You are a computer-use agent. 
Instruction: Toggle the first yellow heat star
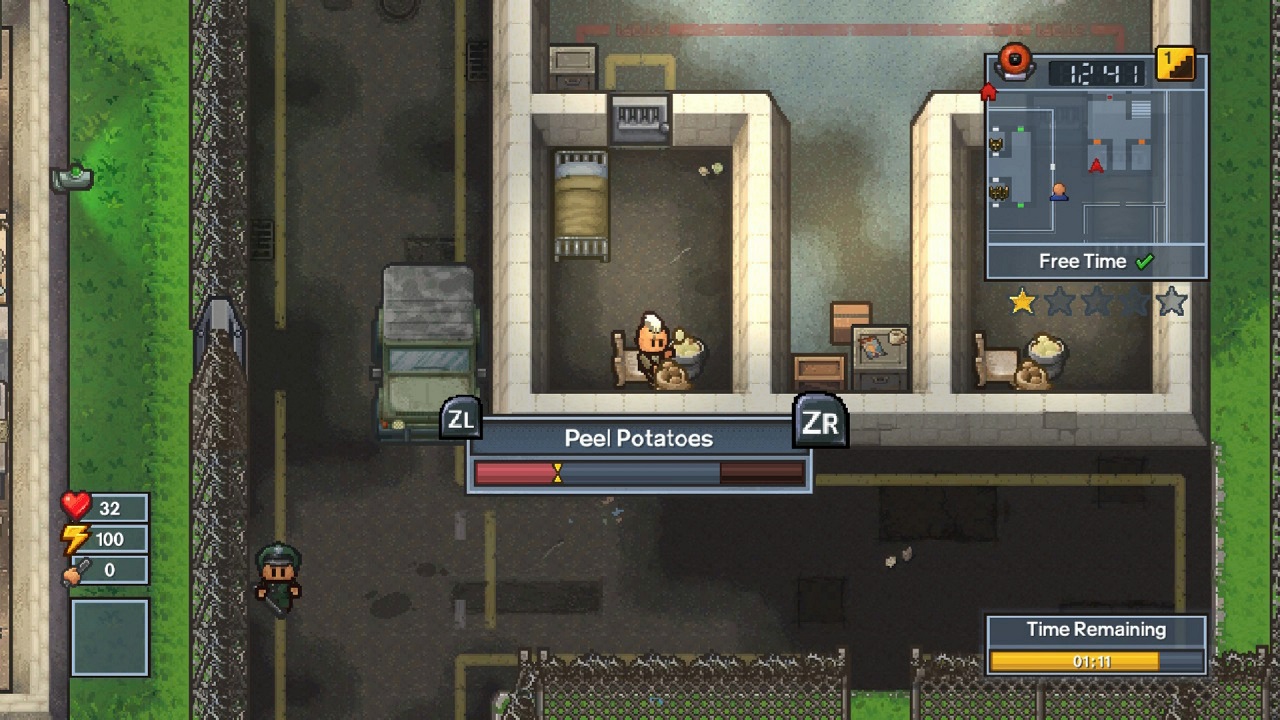click(1021, 300)
